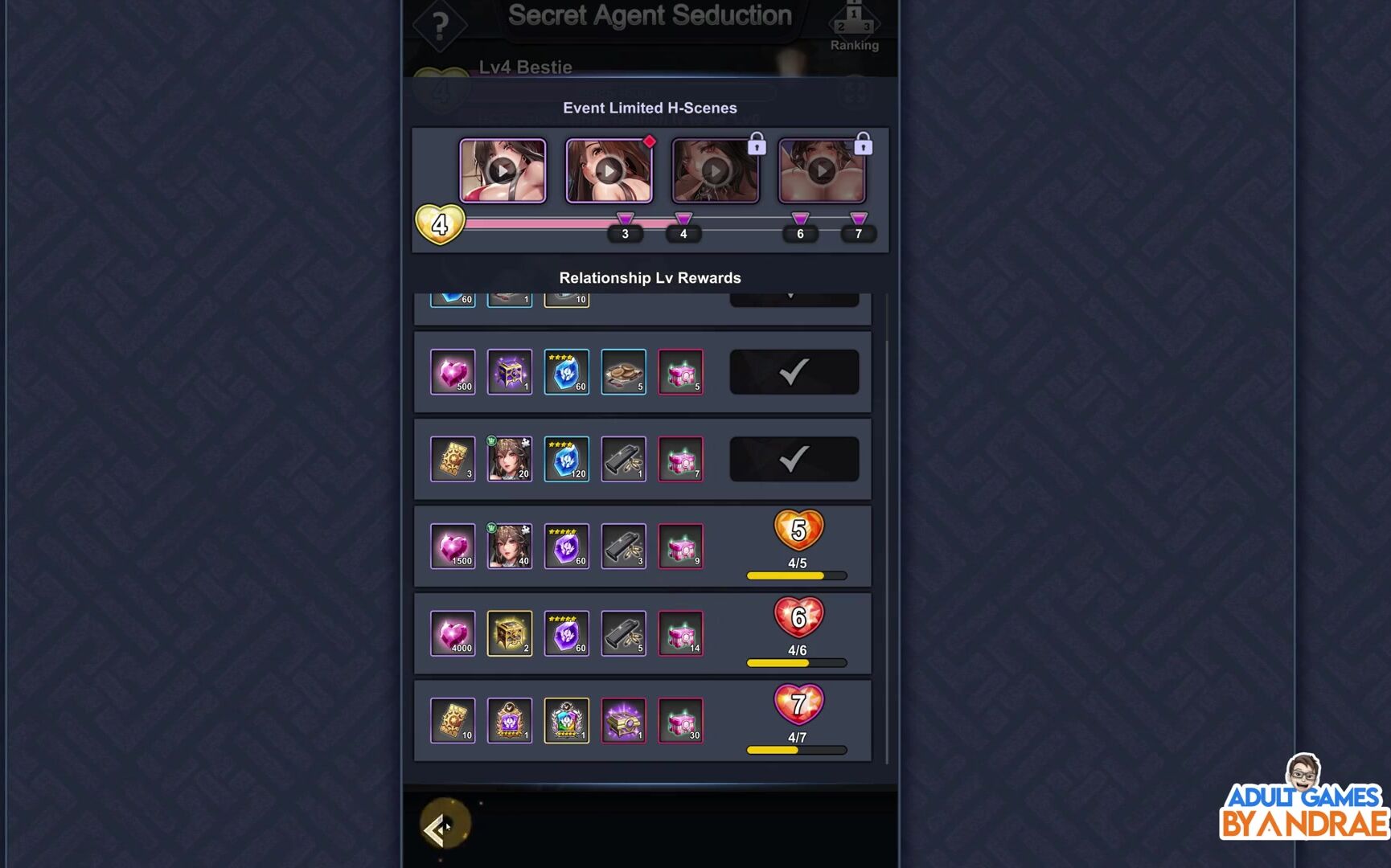Viewport: 1391px width, 868px height.
Task: Click the level 6 heart progress badge
Action: (798, 617)
